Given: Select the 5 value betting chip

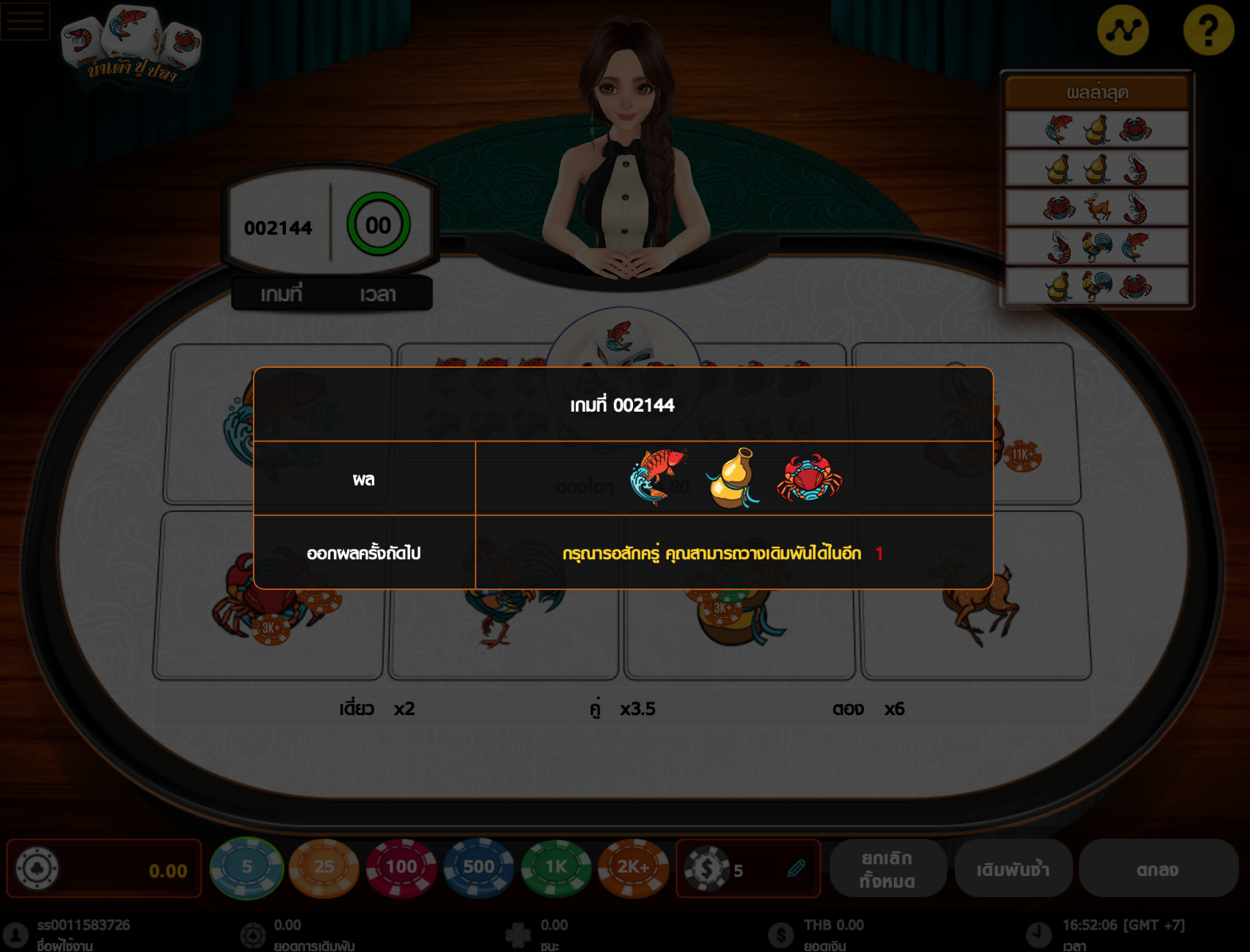Looking at the screenshot, I should tap(246, 867).
